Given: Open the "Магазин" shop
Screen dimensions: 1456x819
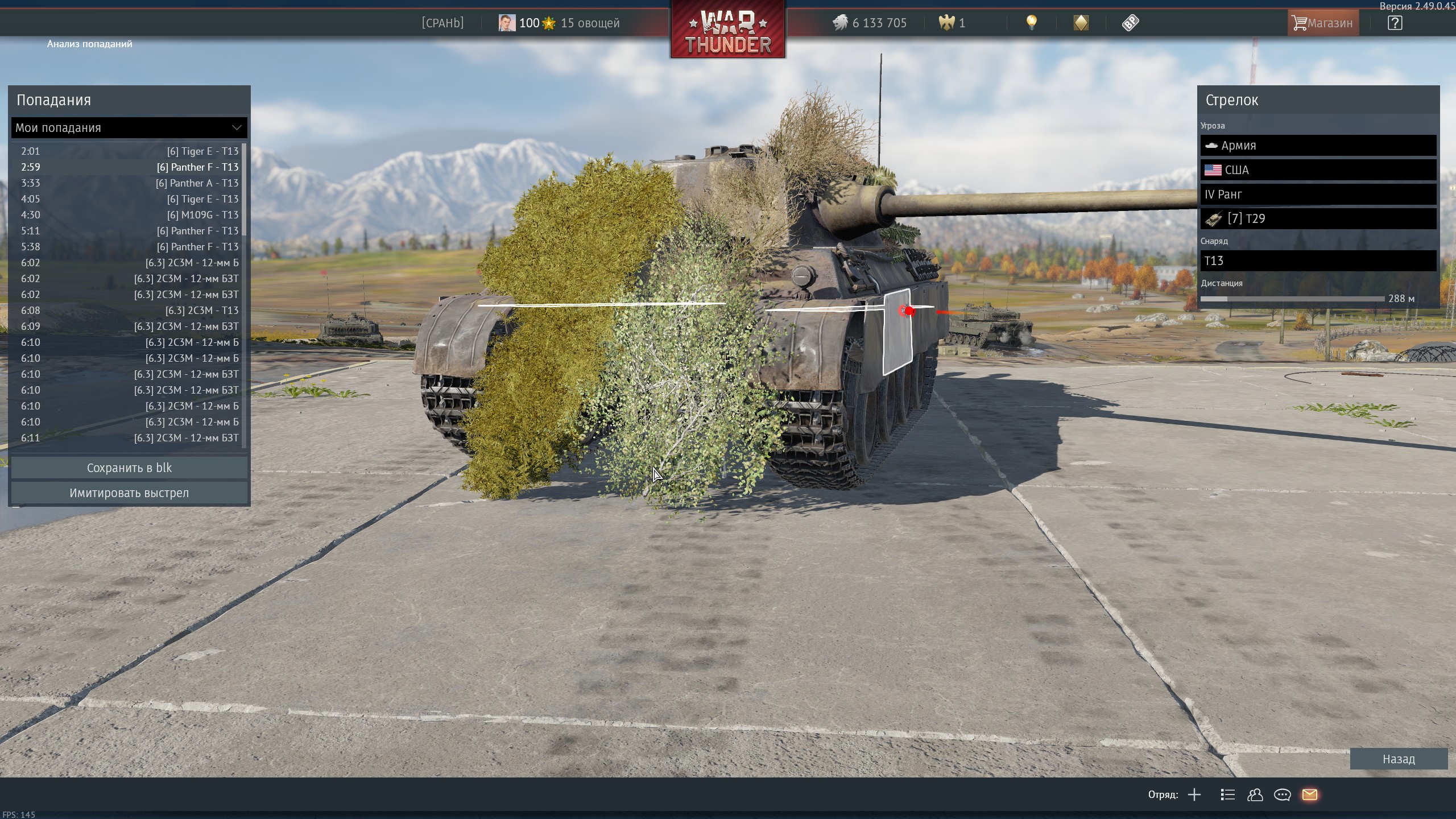Looking at the screenshot, I should point(1322,23).
